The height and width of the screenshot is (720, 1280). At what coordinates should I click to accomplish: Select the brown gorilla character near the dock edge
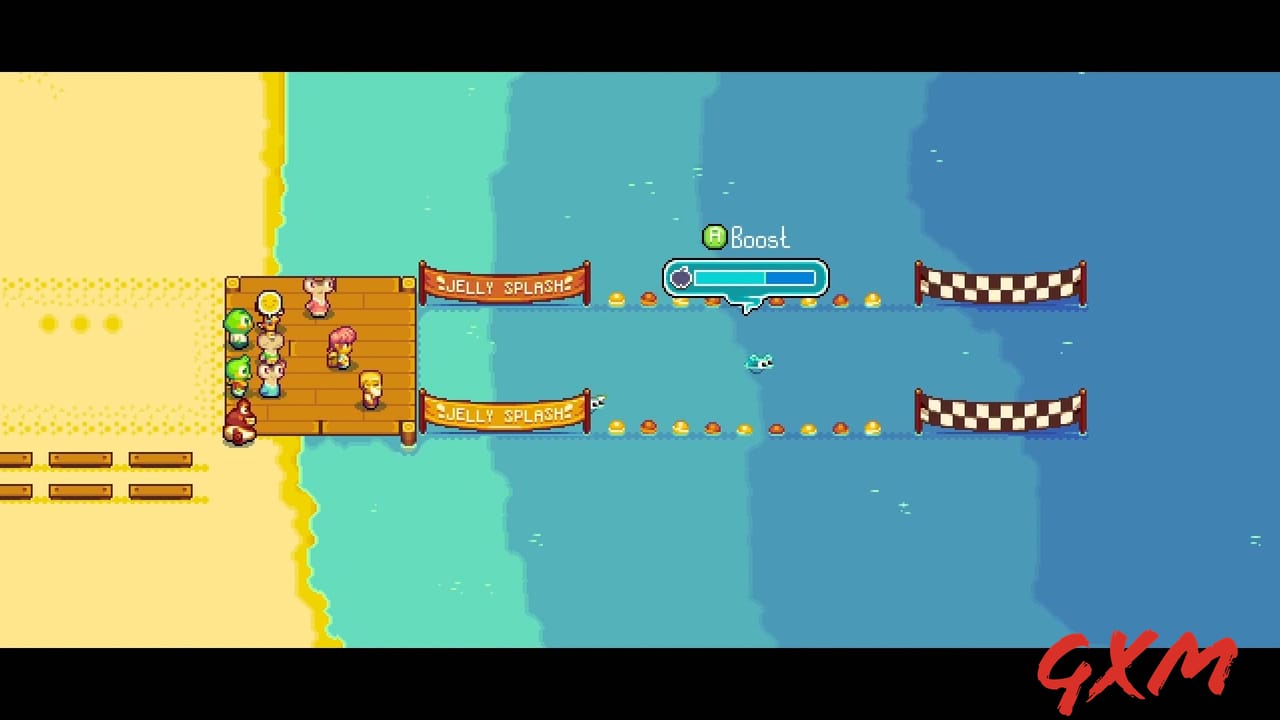click(241, 418)
